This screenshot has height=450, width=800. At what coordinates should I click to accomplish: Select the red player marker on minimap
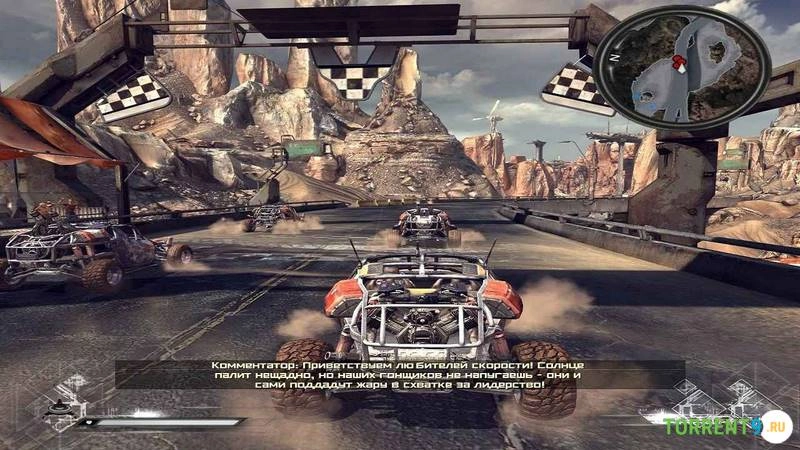[679, 62]
